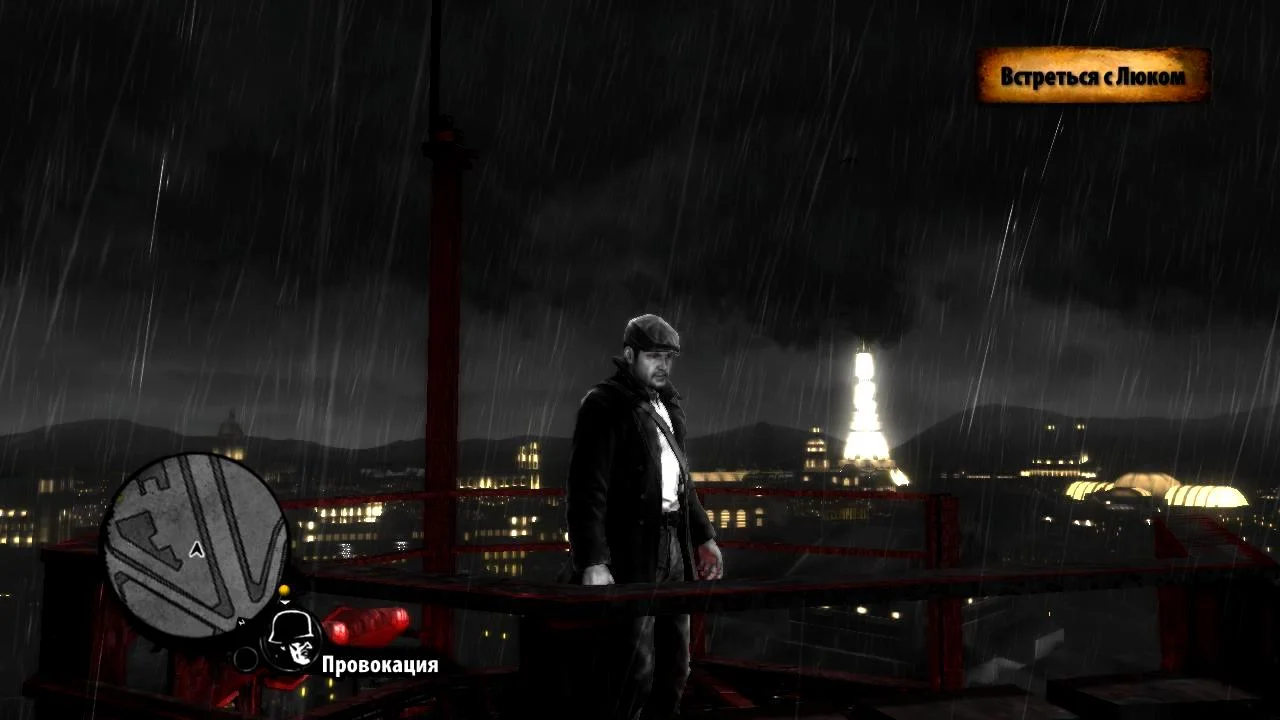Select the small empty circle beside helmet
The height and width of the screenshot is (720, 1280).
click(246, 658)
